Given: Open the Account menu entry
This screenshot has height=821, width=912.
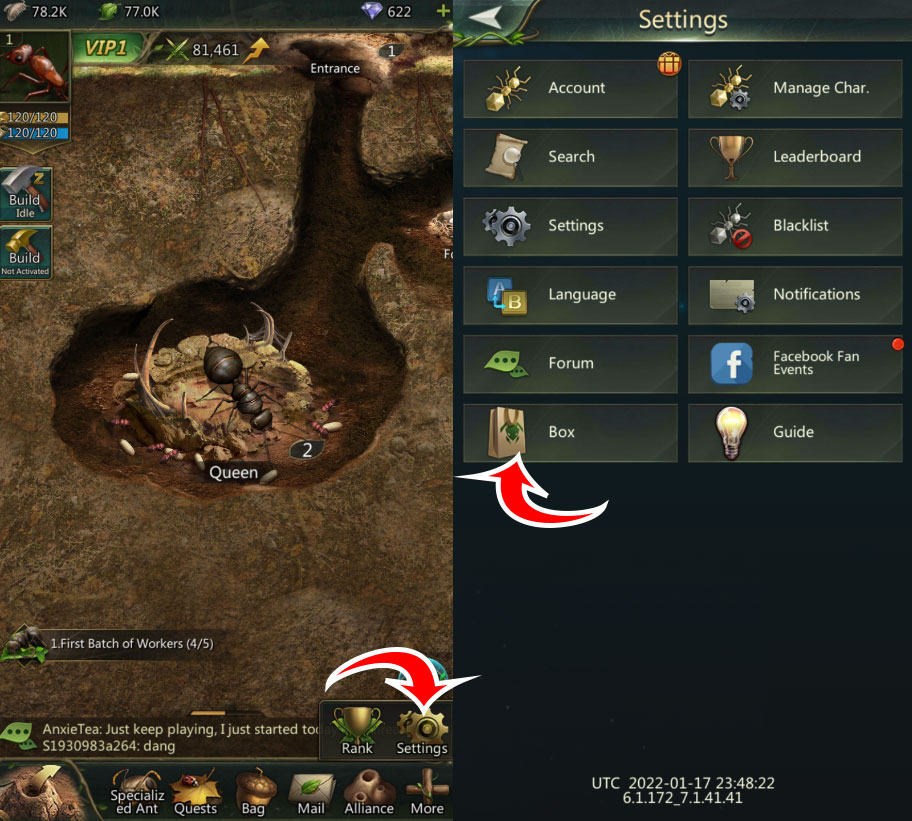Looking at the screenshot, I should [x=570, y=88].
